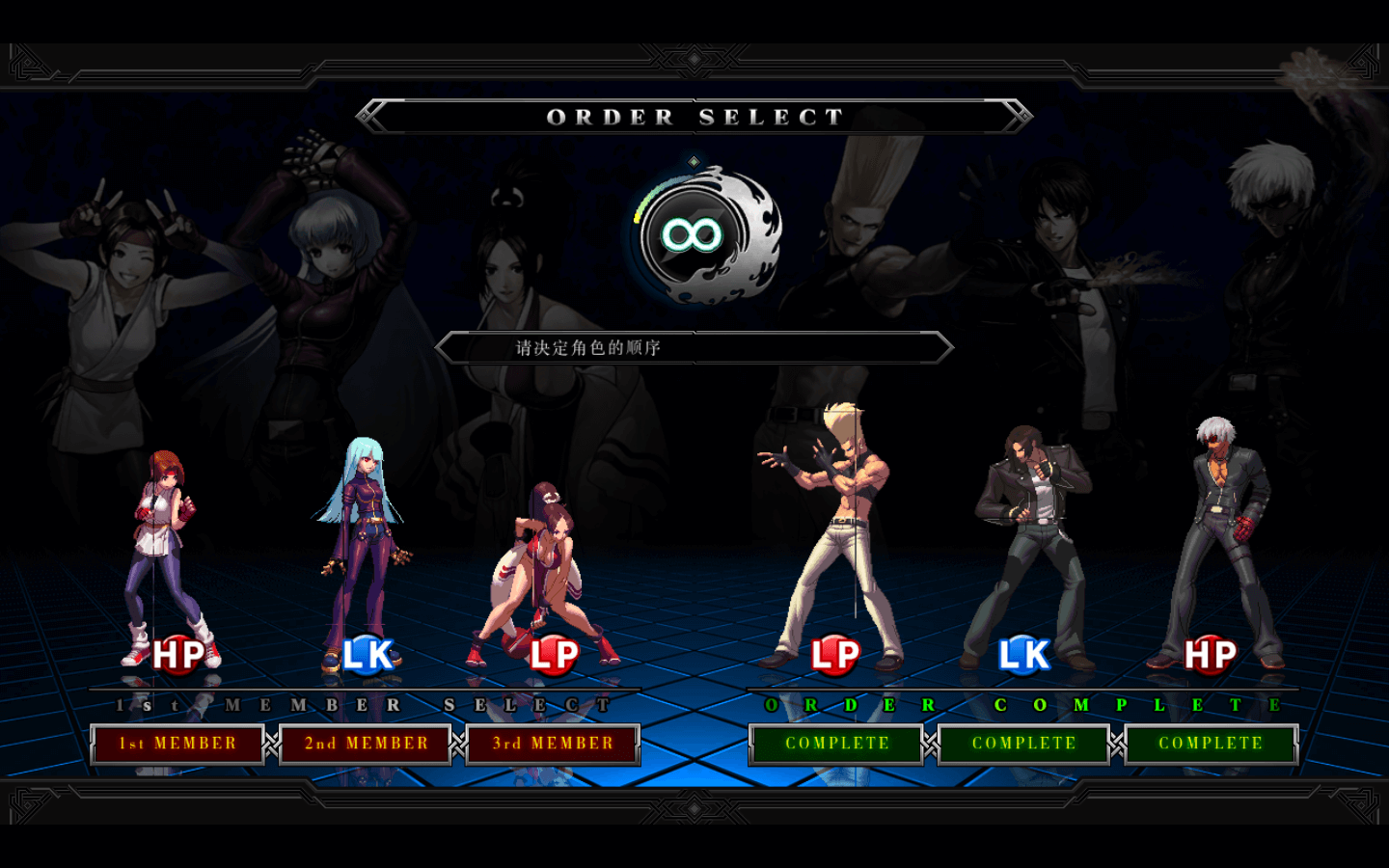Click the 3rd MEMBER button
The width and height of the screenshot is (1389, 868).
[x=553, y=744]
